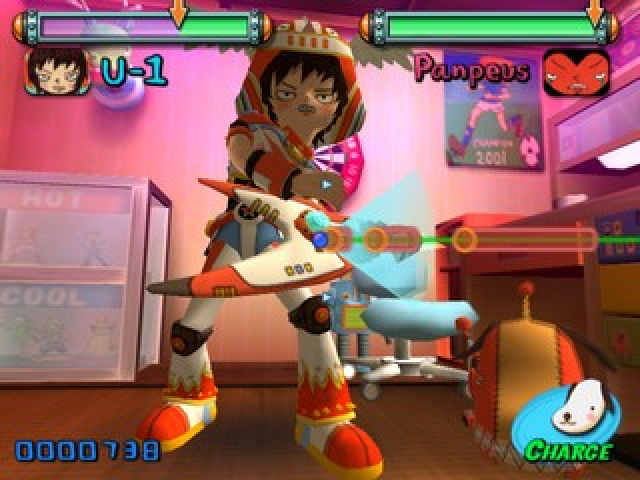Click the U-1 player portrait

tap(57, 71)
